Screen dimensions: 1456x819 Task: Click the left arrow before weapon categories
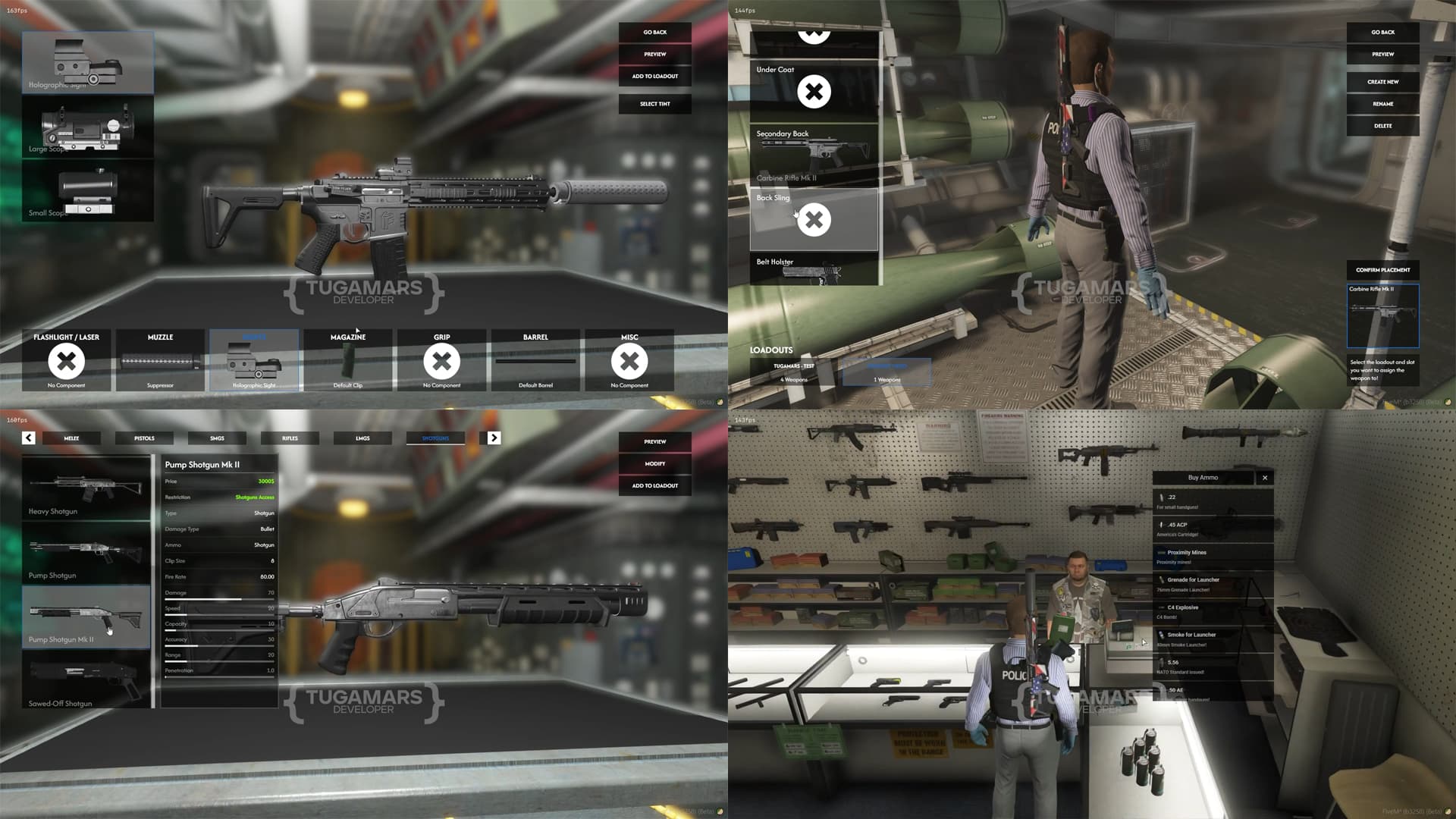click(x=28, y=438)
